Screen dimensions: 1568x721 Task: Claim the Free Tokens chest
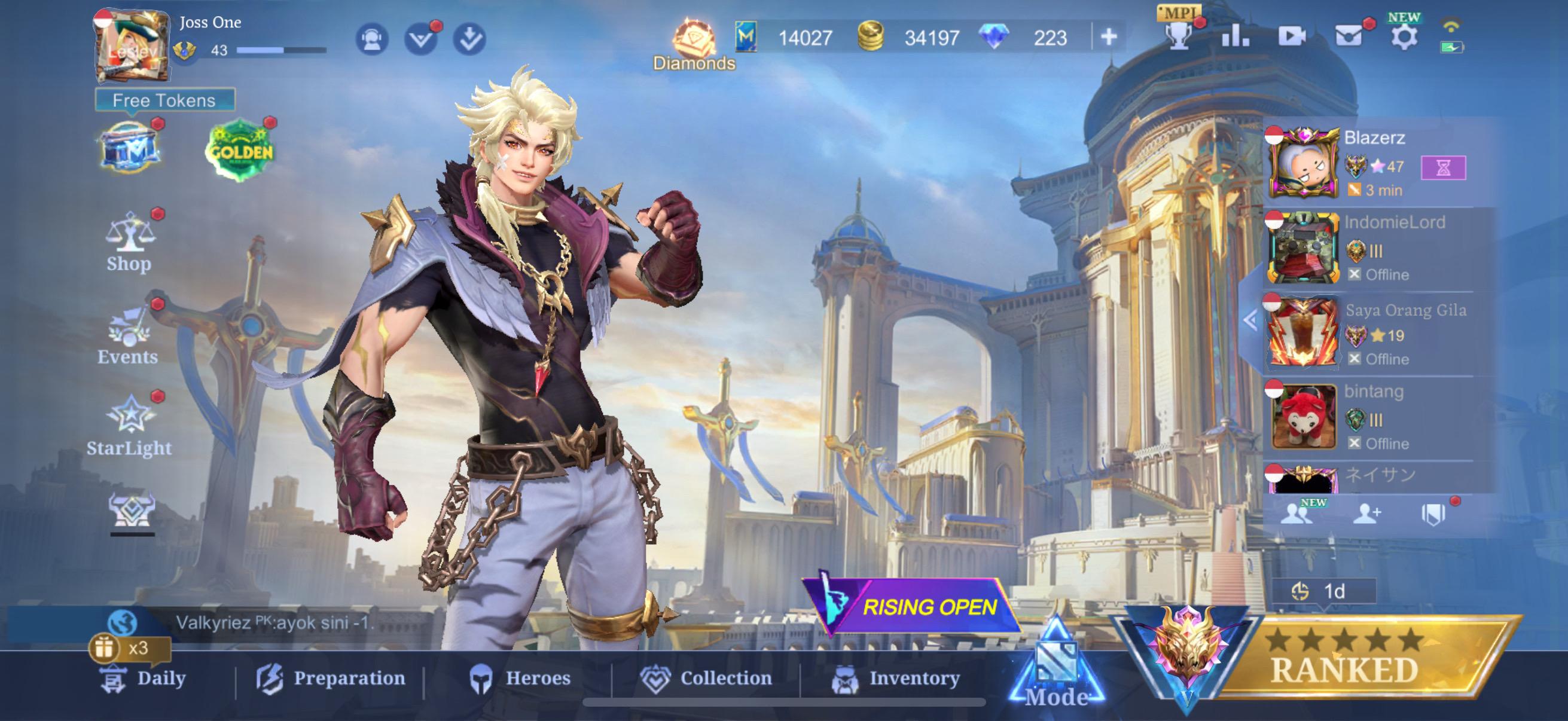tap(130, 147)
